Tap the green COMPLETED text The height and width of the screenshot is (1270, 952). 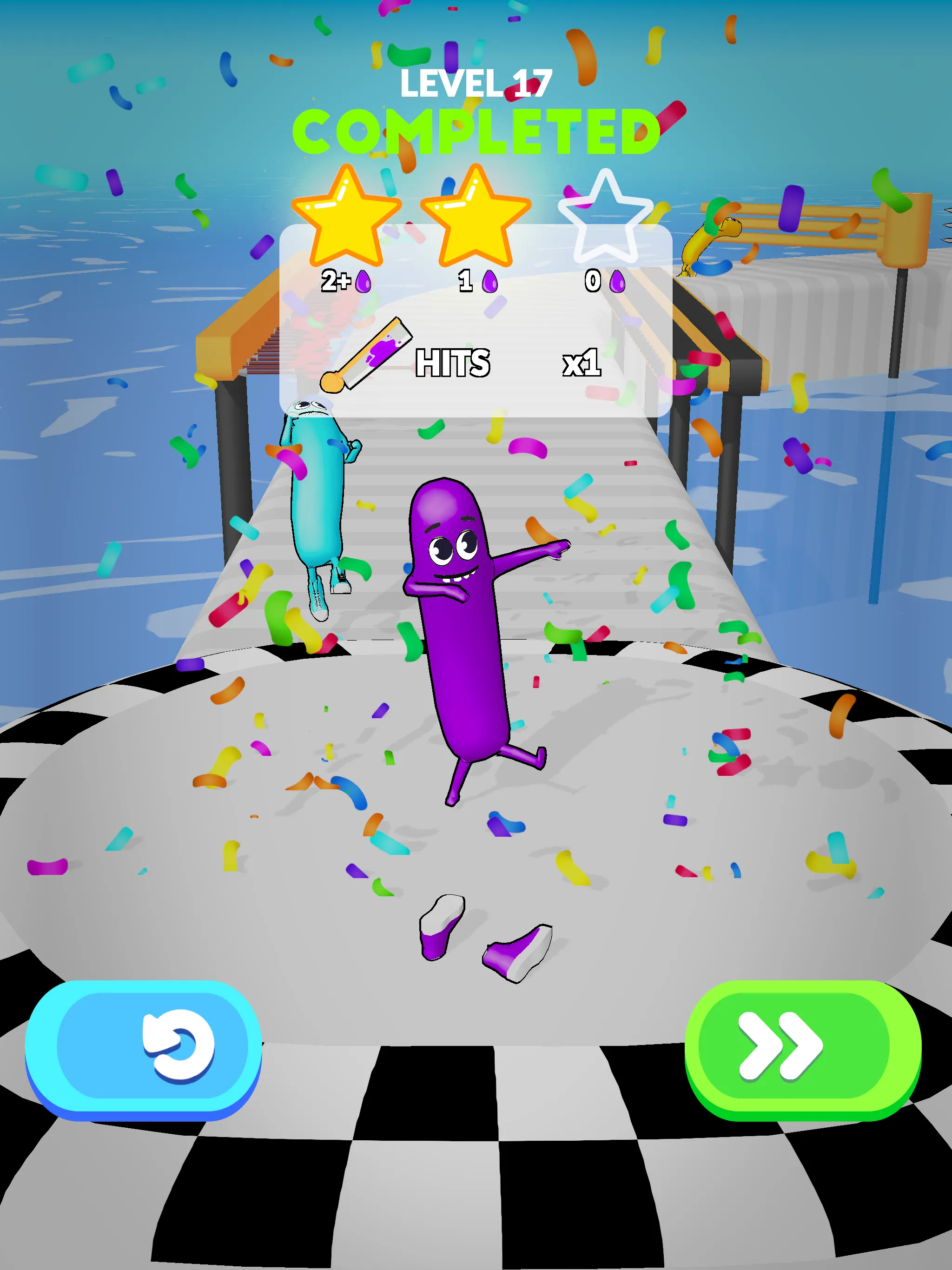coord(479,131)
